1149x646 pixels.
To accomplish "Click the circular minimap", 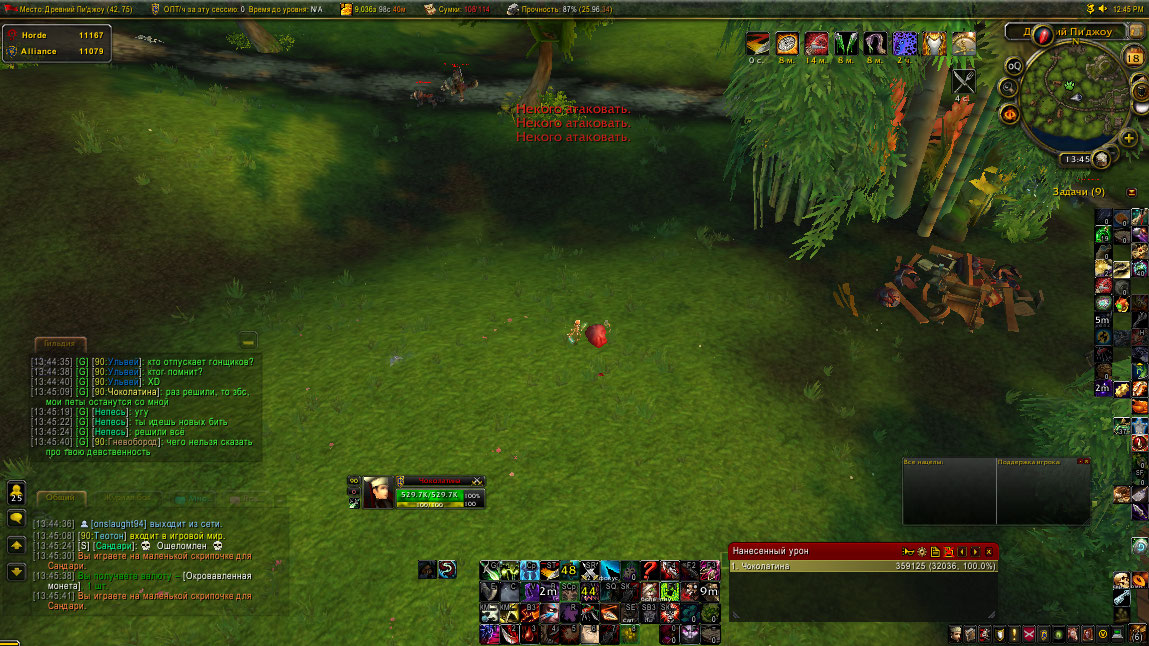I will (1075, 97).
